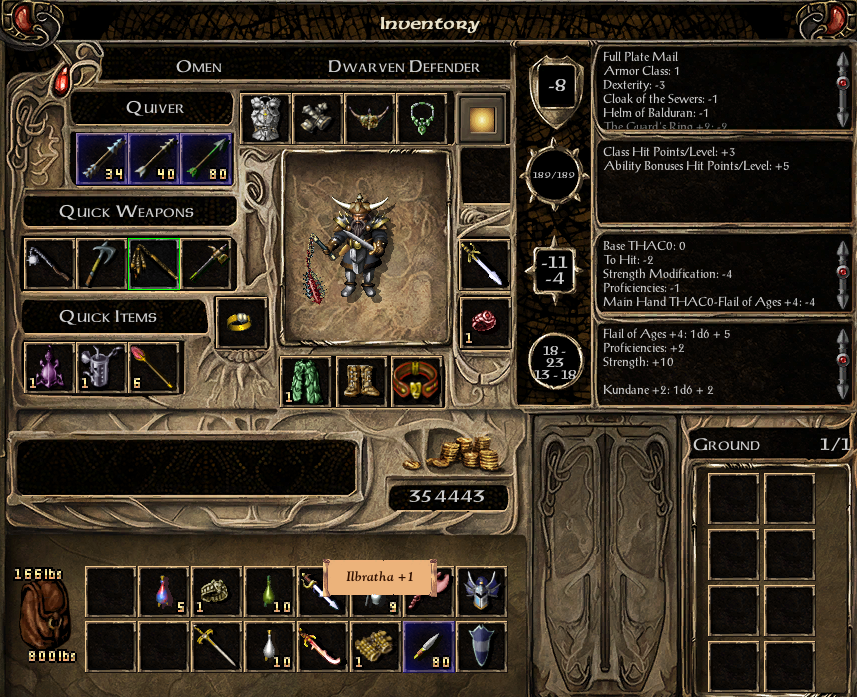Select the blue winged helmet in backpack
The height and width of the screenshot is (697, 857).
click(482, 592)
